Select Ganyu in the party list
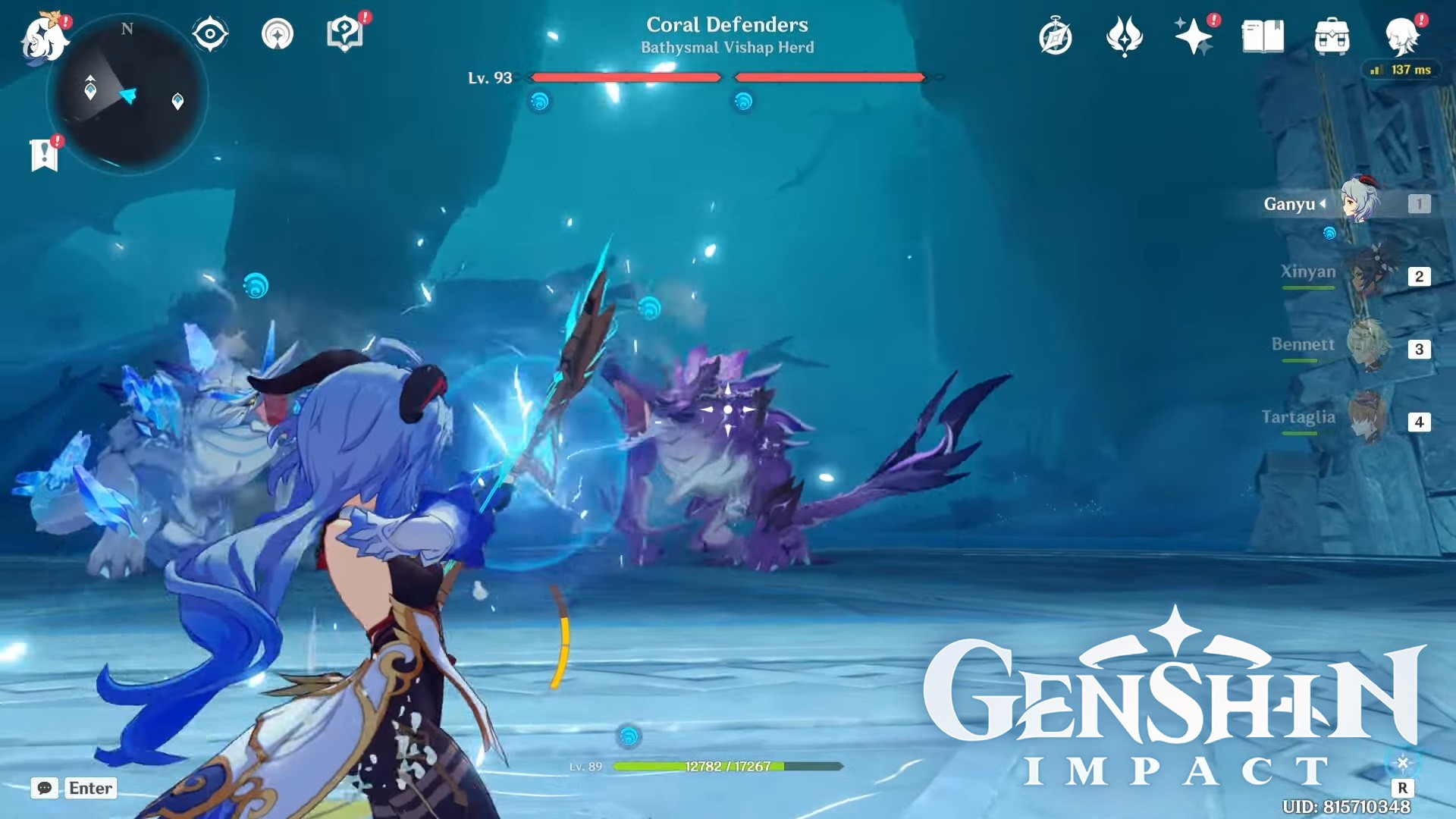Image resolution: width=1456 pixels, height=819 pixels. click(1359, 202)
